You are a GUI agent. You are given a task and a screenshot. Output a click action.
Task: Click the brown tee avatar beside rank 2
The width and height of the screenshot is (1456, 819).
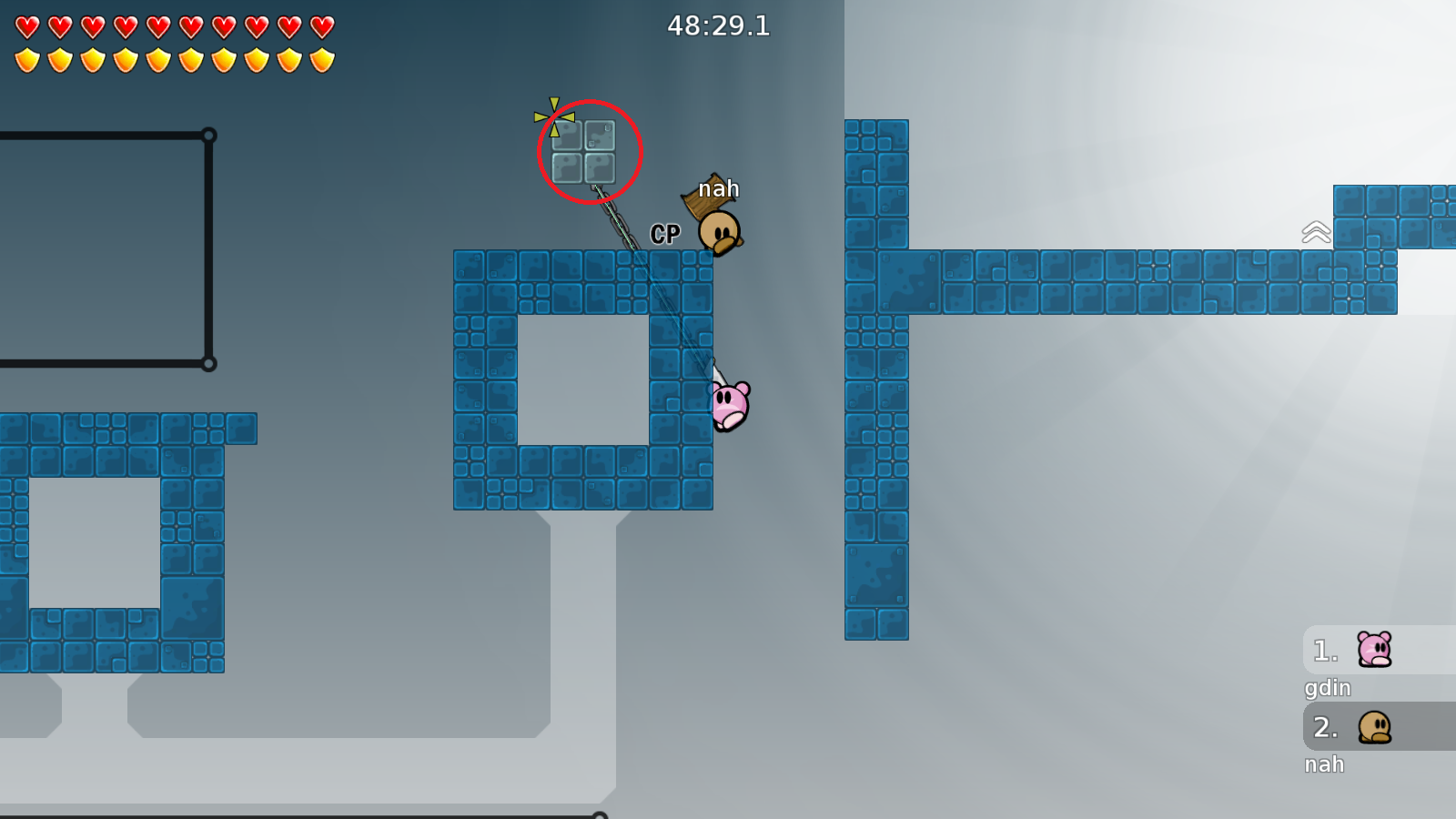tap(1376, 728)
